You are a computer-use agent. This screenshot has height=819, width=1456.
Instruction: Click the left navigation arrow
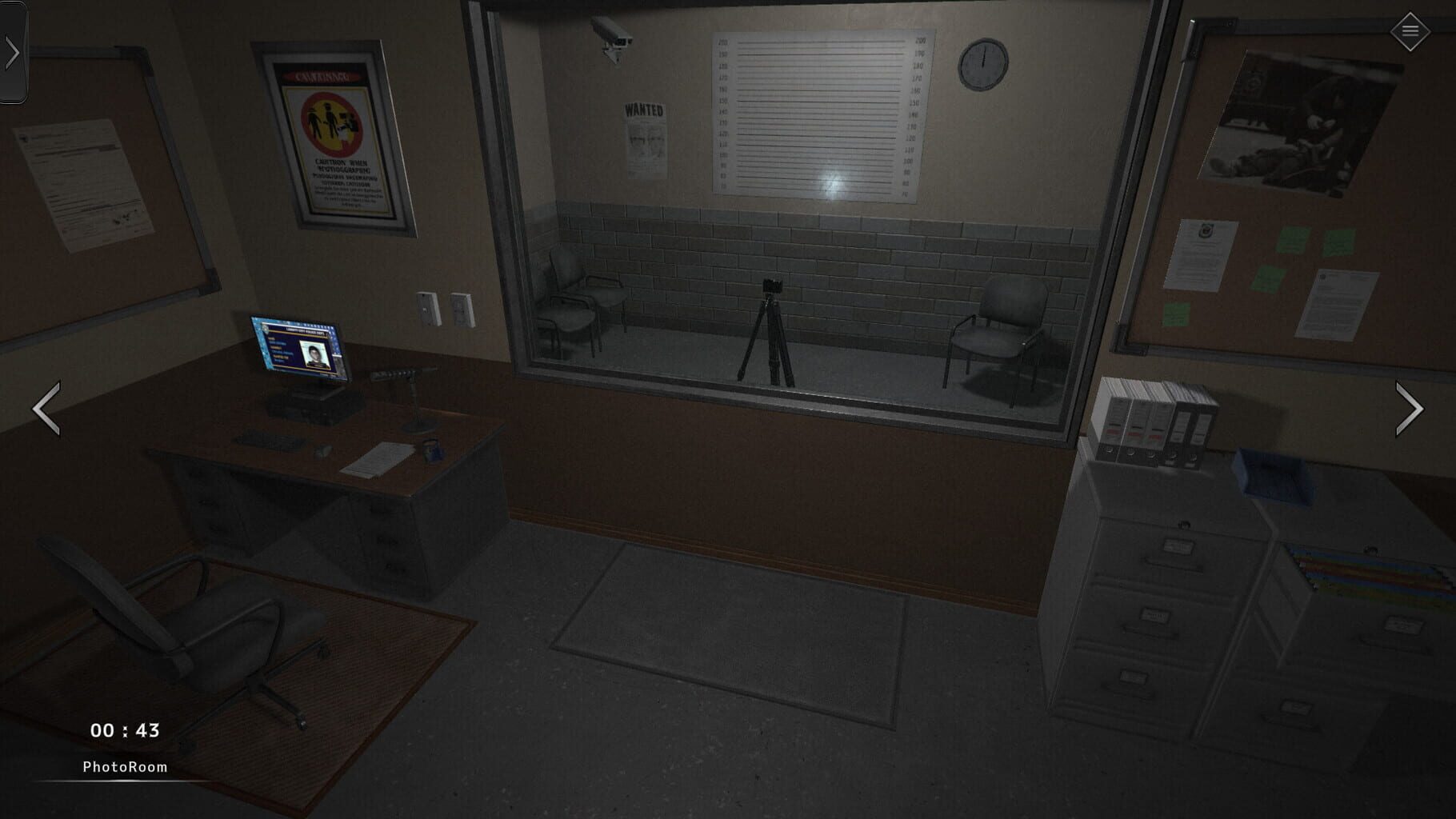point(46,409)
